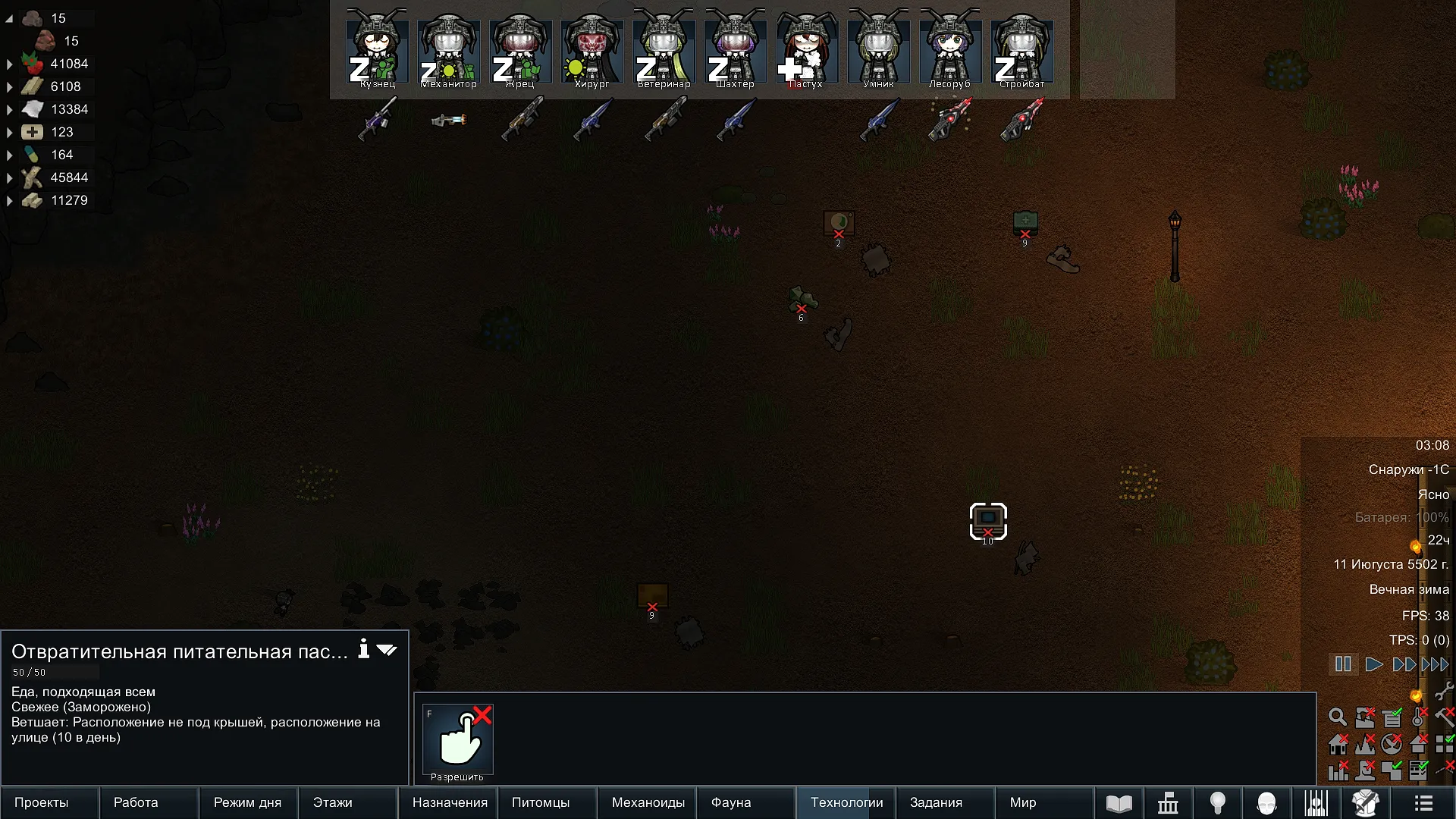Open the item info 'i' button

(364, 649)
